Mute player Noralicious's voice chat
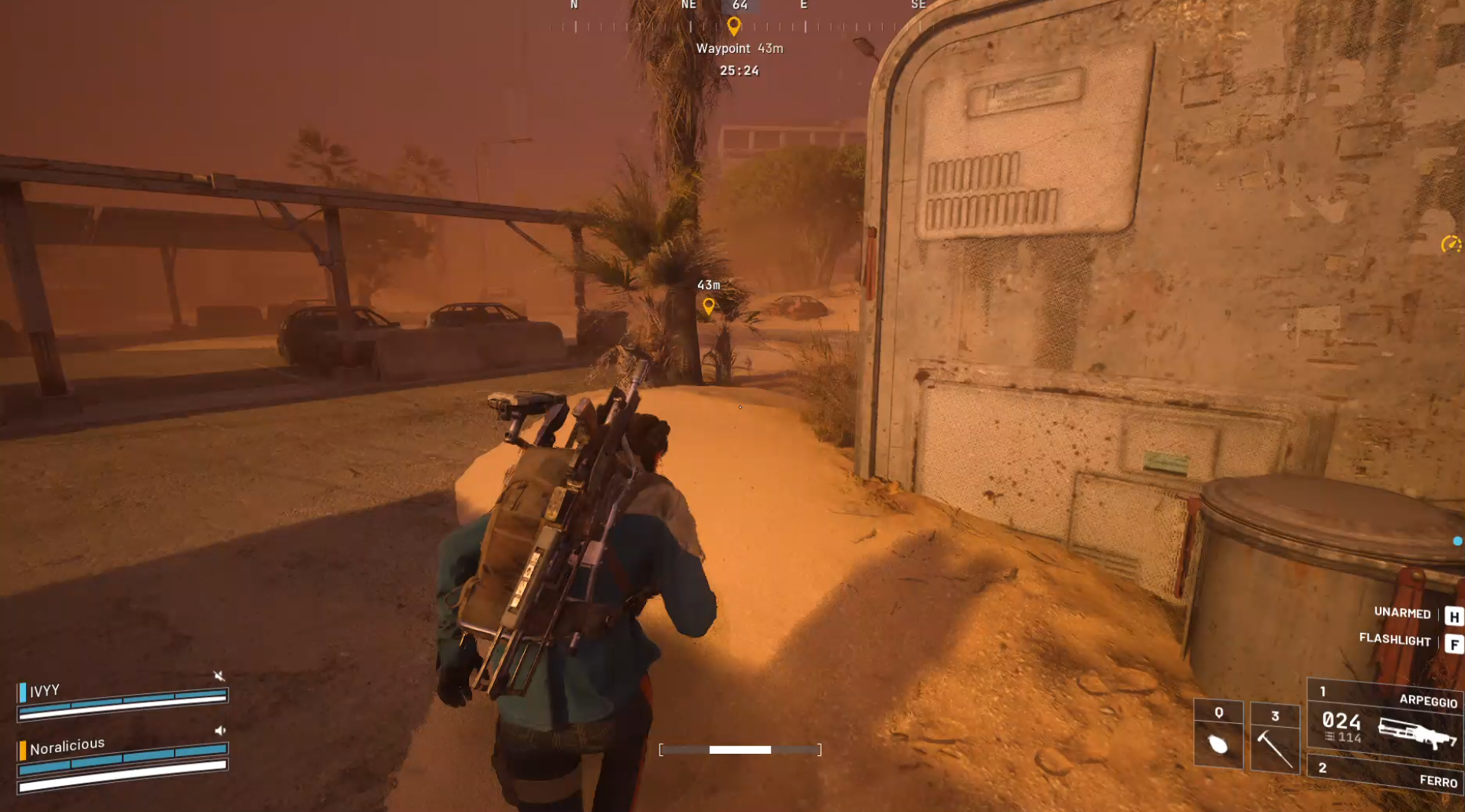 click(x=221, y=729)
